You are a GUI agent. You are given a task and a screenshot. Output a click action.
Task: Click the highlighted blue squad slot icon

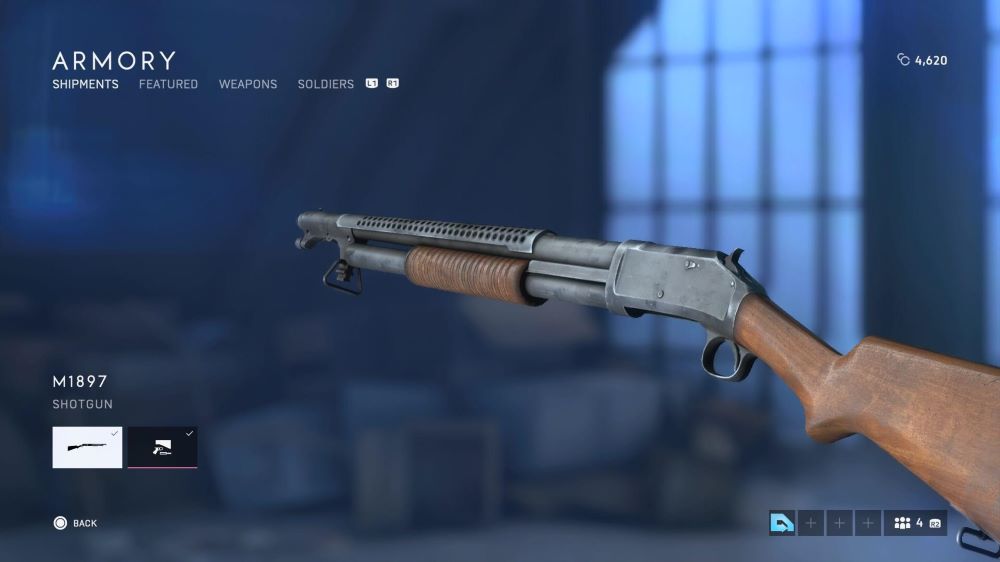[782, 523]
